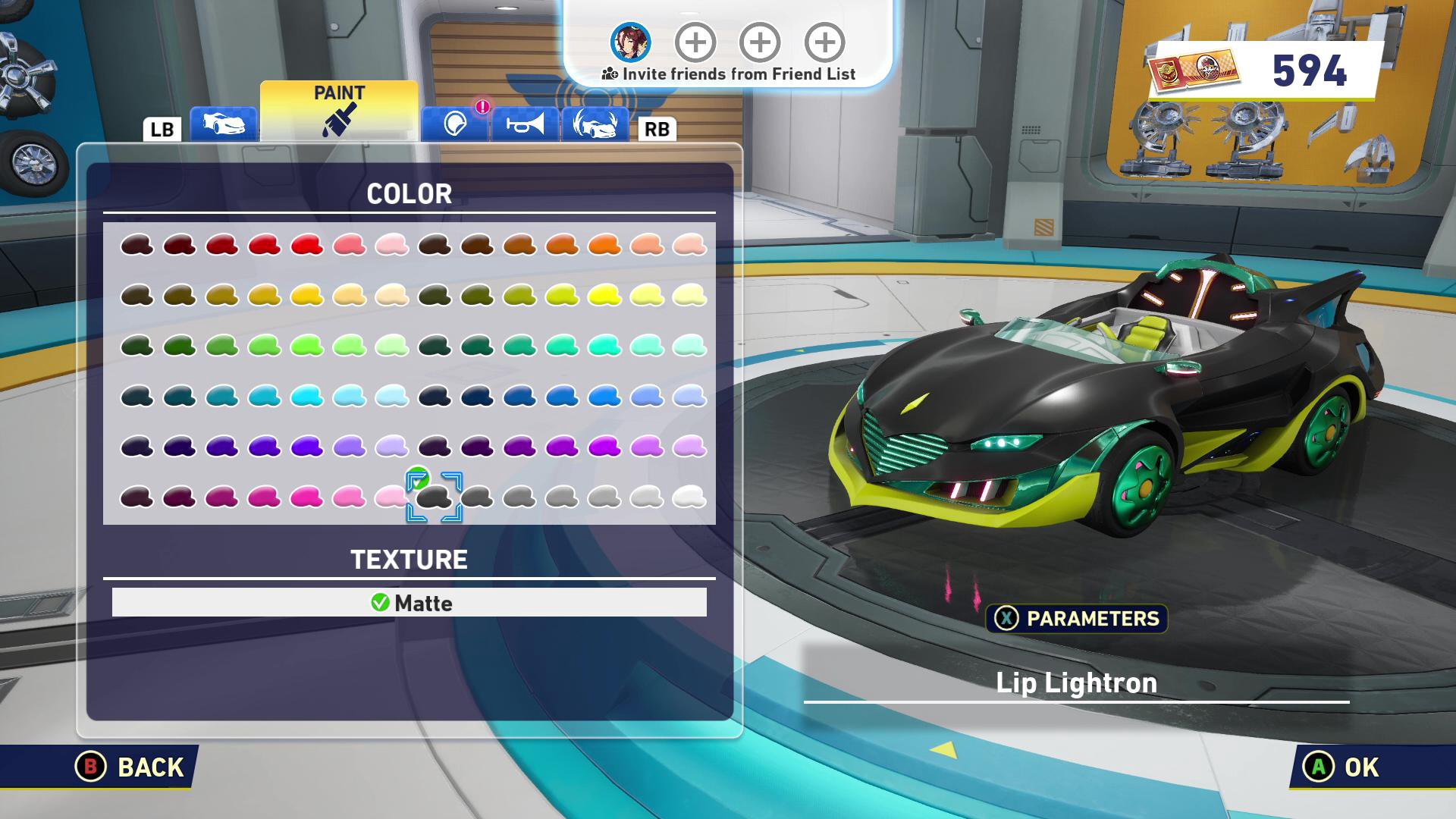Select the bright cyan paint swatch

[307, 396]
